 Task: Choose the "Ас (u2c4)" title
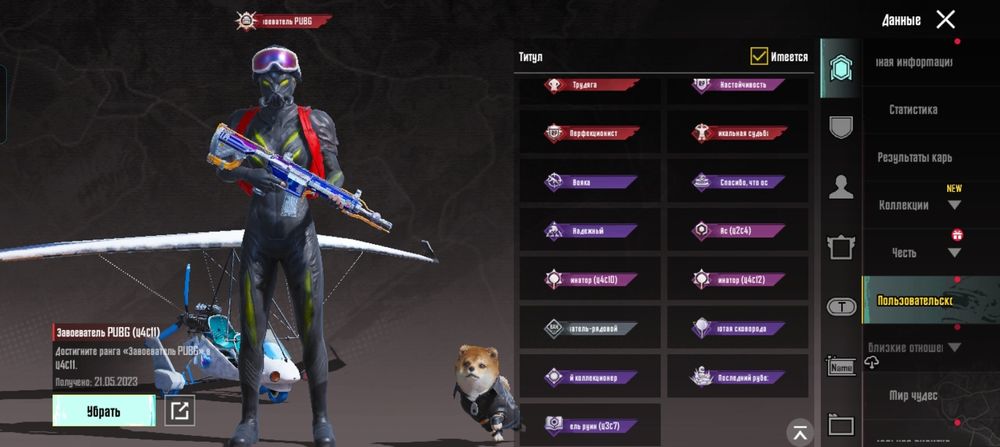[738, 230]
